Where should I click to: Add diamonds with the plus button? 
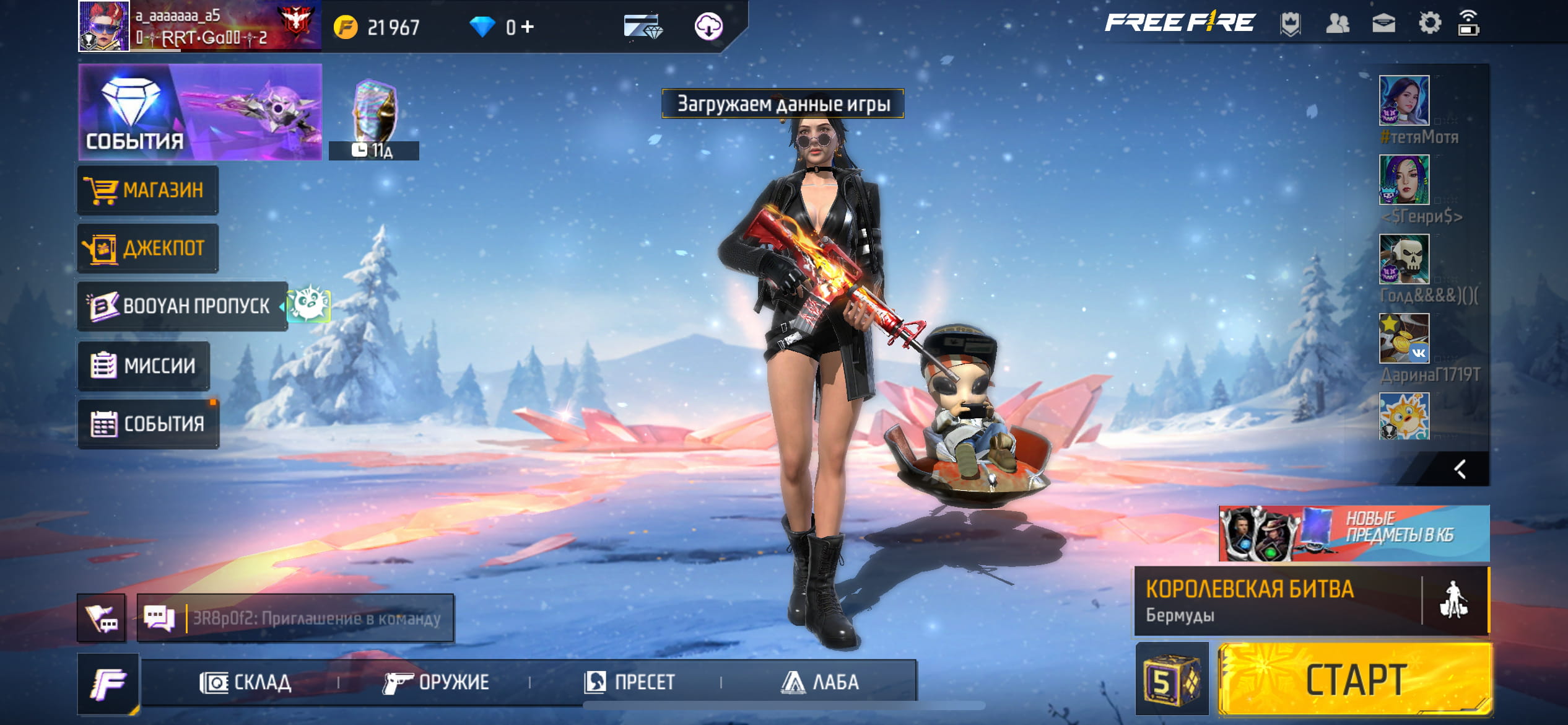pos(528,27)
